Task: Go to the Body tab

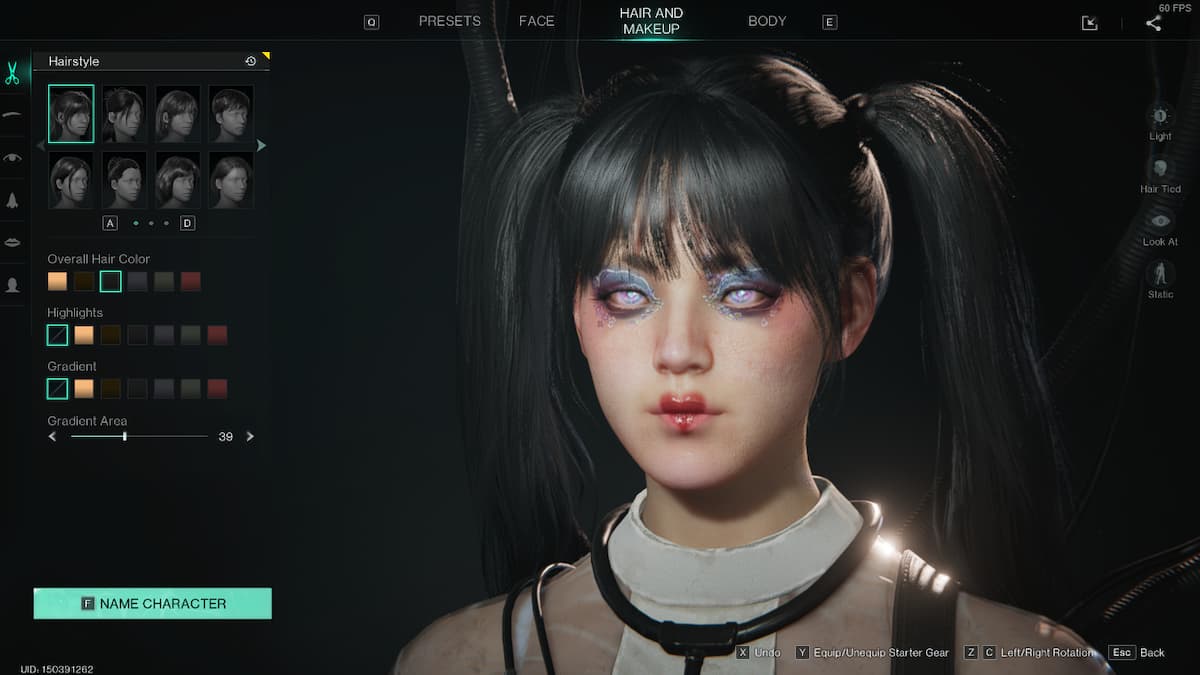Action: (x=767, y=21)
